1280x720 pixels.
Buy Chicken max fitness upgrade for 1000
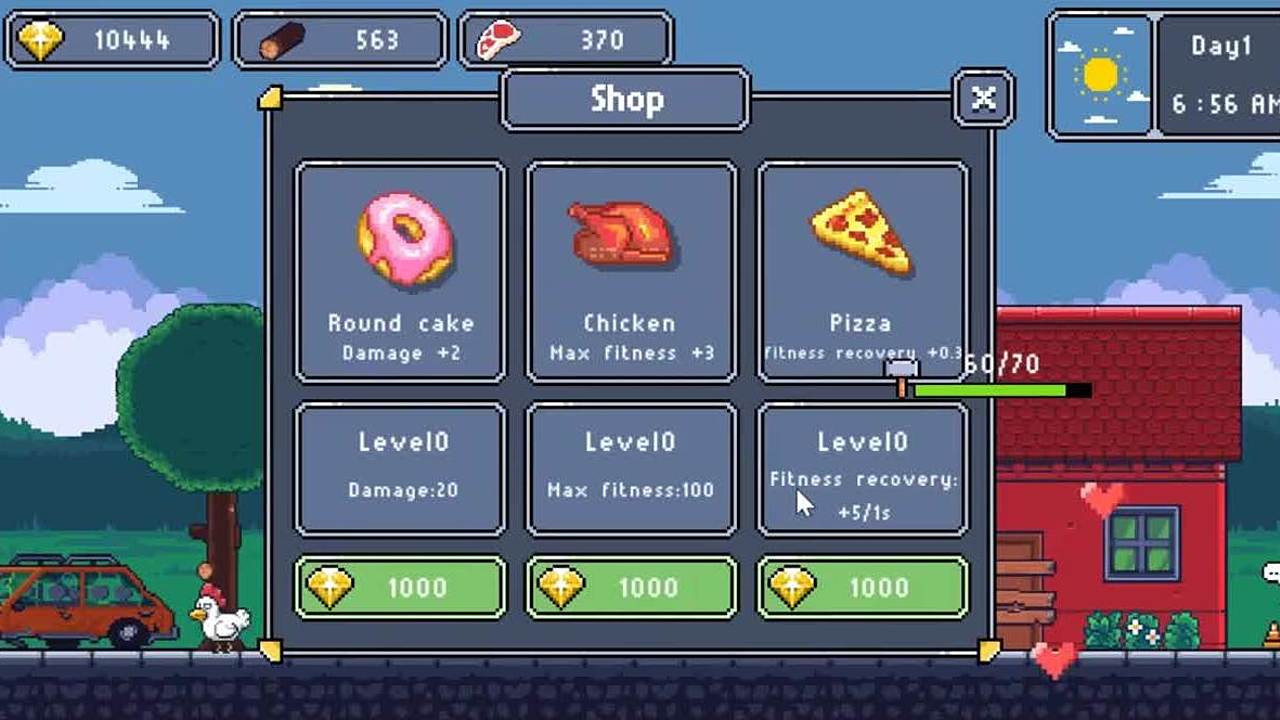631,588
